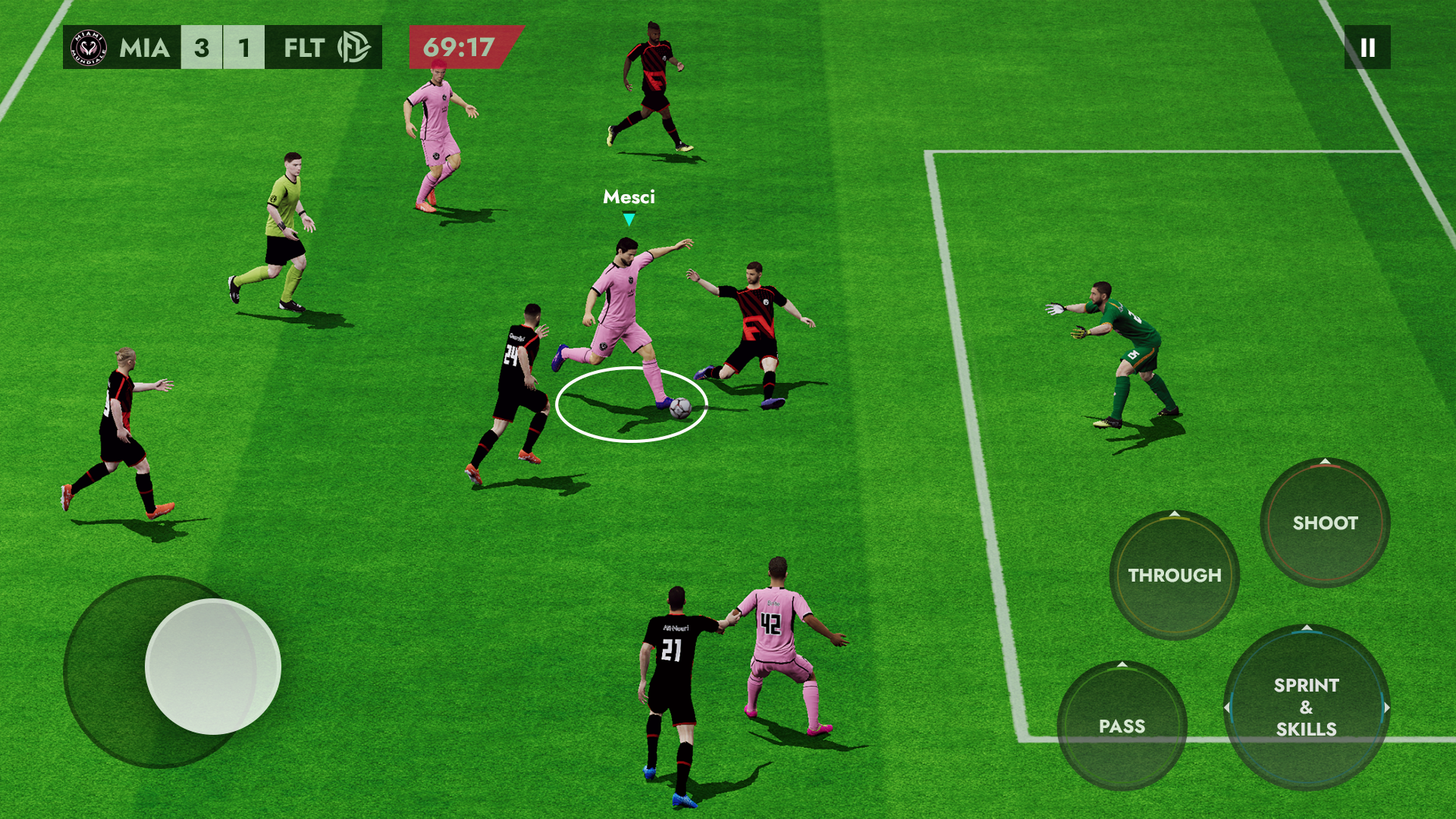Screen dimensions: 1456x819
Task: Click the Mesci player name label
Action: click(x=629, y=197)
